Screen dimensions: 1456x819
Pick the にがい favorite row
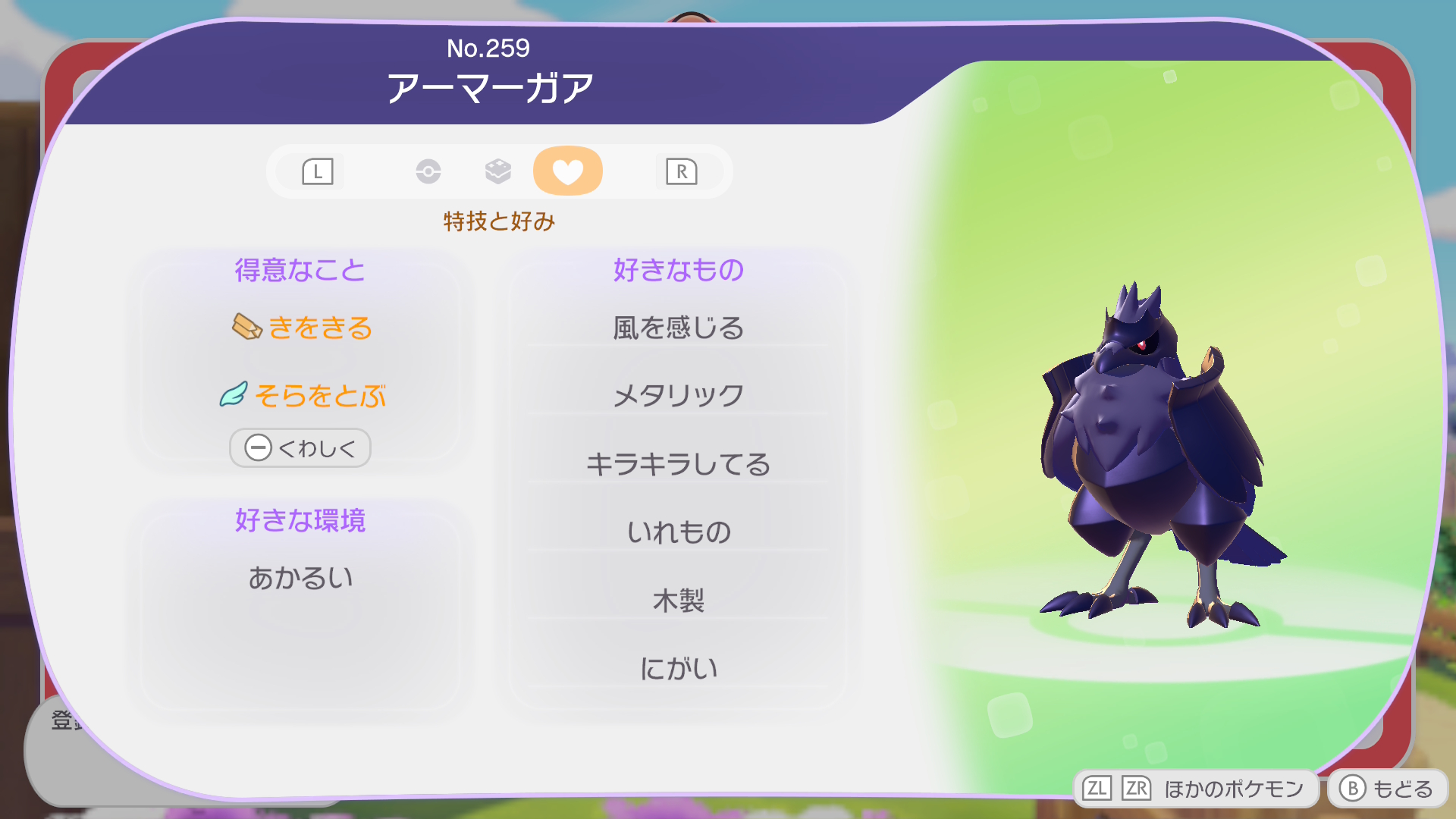tap(678, 668)
